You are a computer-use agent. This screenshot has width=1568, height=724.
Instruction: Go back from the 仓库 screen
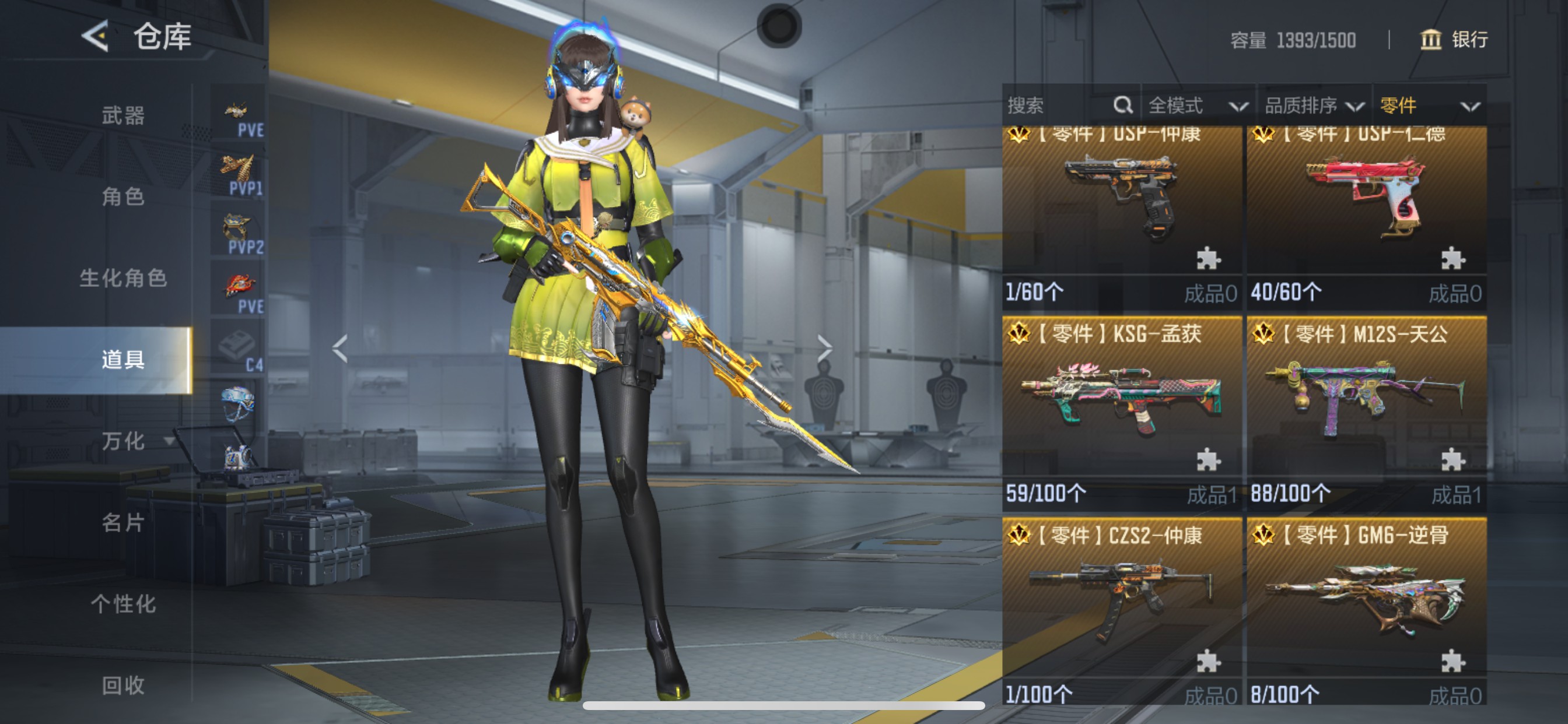[x=96, y=37]
